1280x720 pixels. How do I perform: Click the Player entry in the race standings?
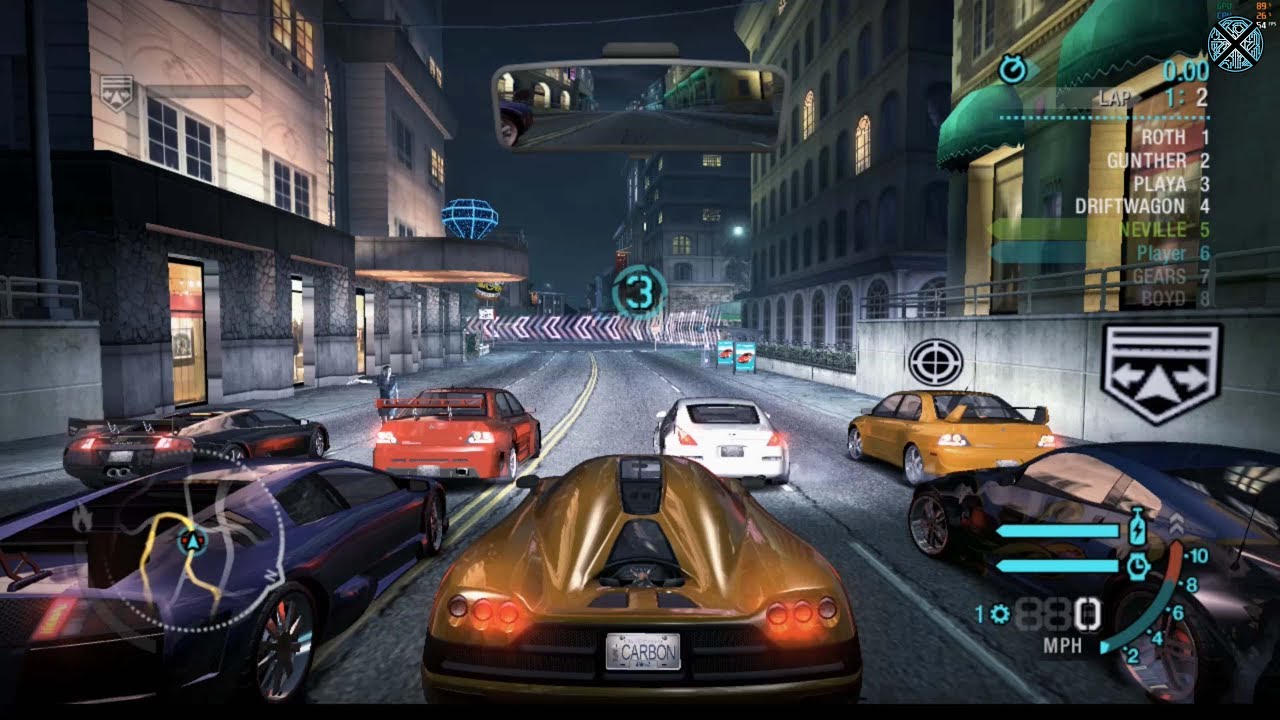click(x=1161, y=253)
